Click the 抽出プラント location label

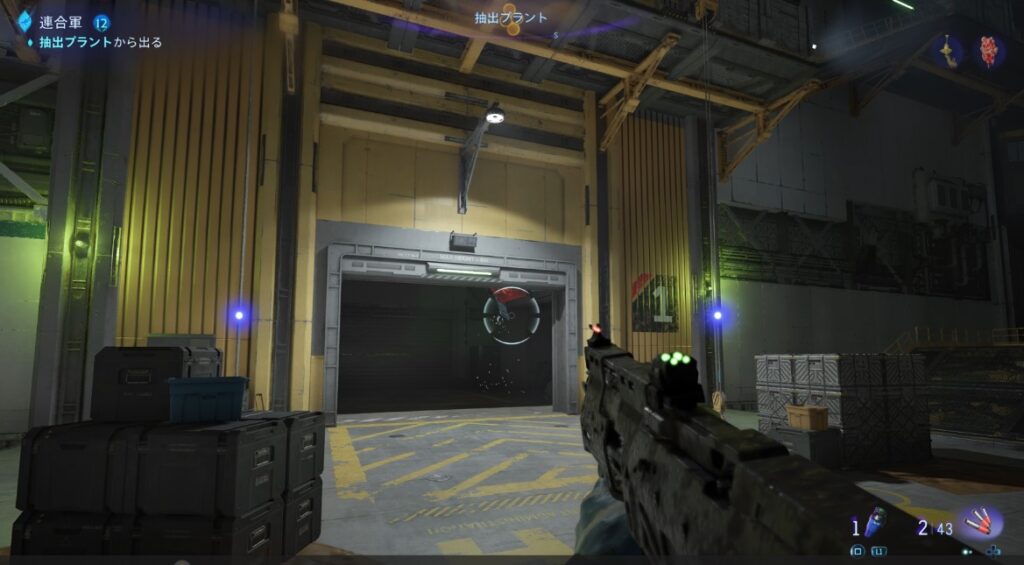(x=511, y=17)
